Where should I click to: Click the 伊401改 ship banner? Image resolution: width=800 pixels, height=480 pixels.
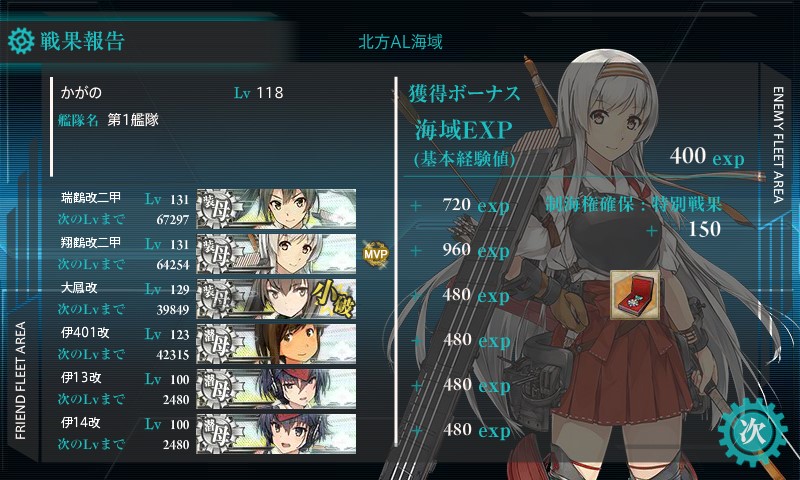(277, 342)
